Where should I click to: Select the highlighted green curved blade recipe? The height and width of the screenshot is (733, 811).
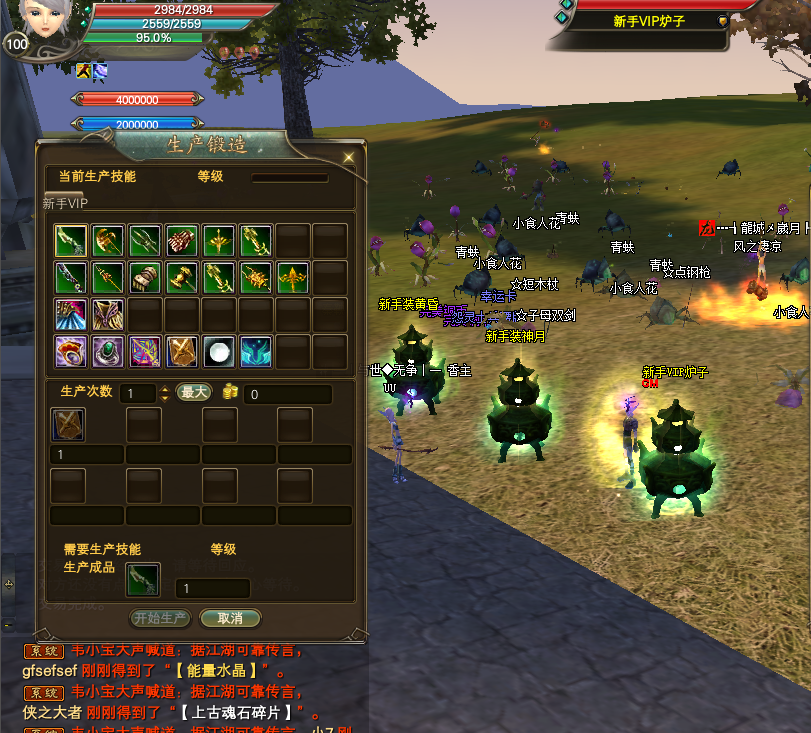pos(71,241)
